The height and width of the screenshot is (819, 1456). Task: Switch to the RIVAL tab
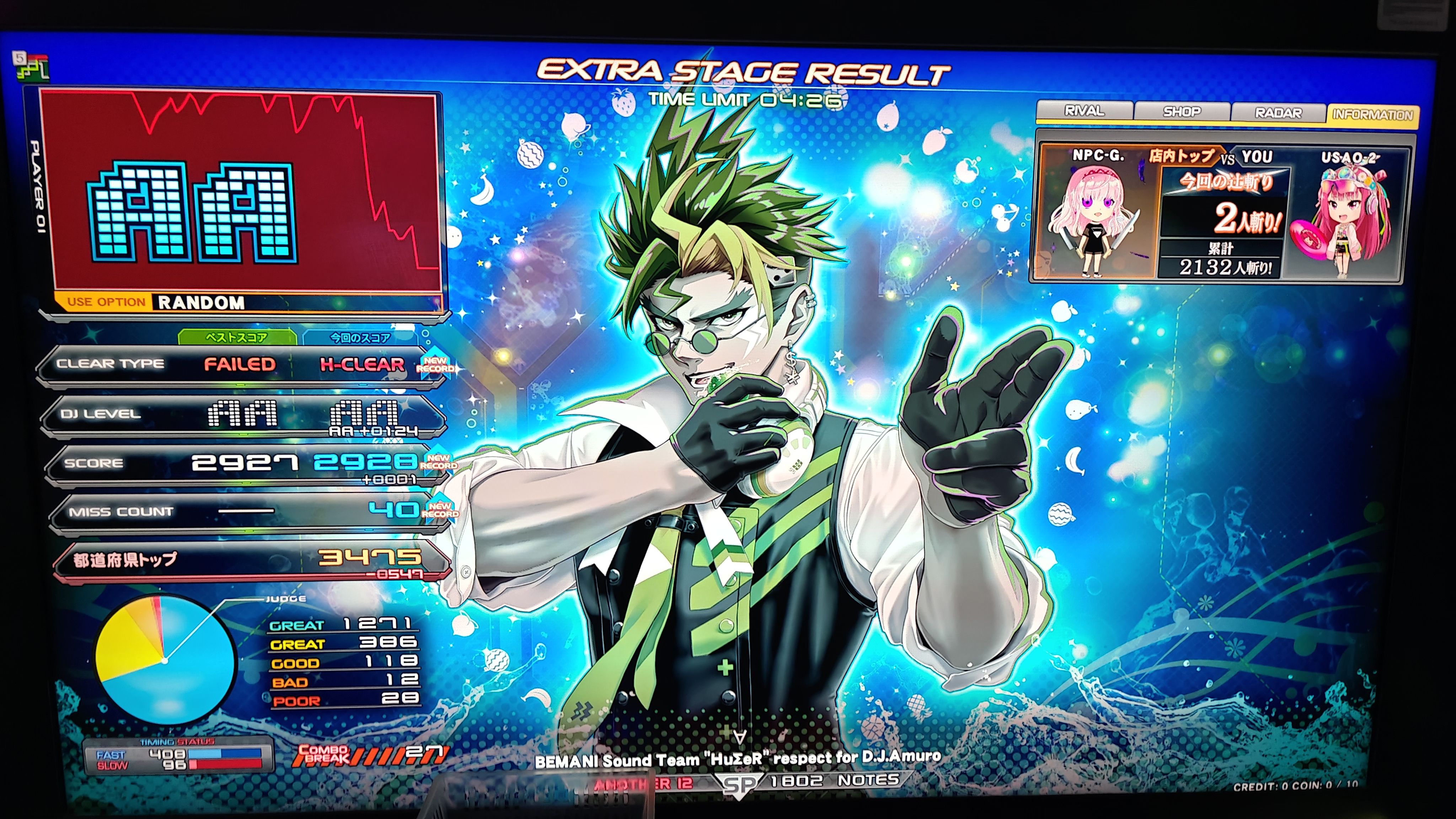1083,111
